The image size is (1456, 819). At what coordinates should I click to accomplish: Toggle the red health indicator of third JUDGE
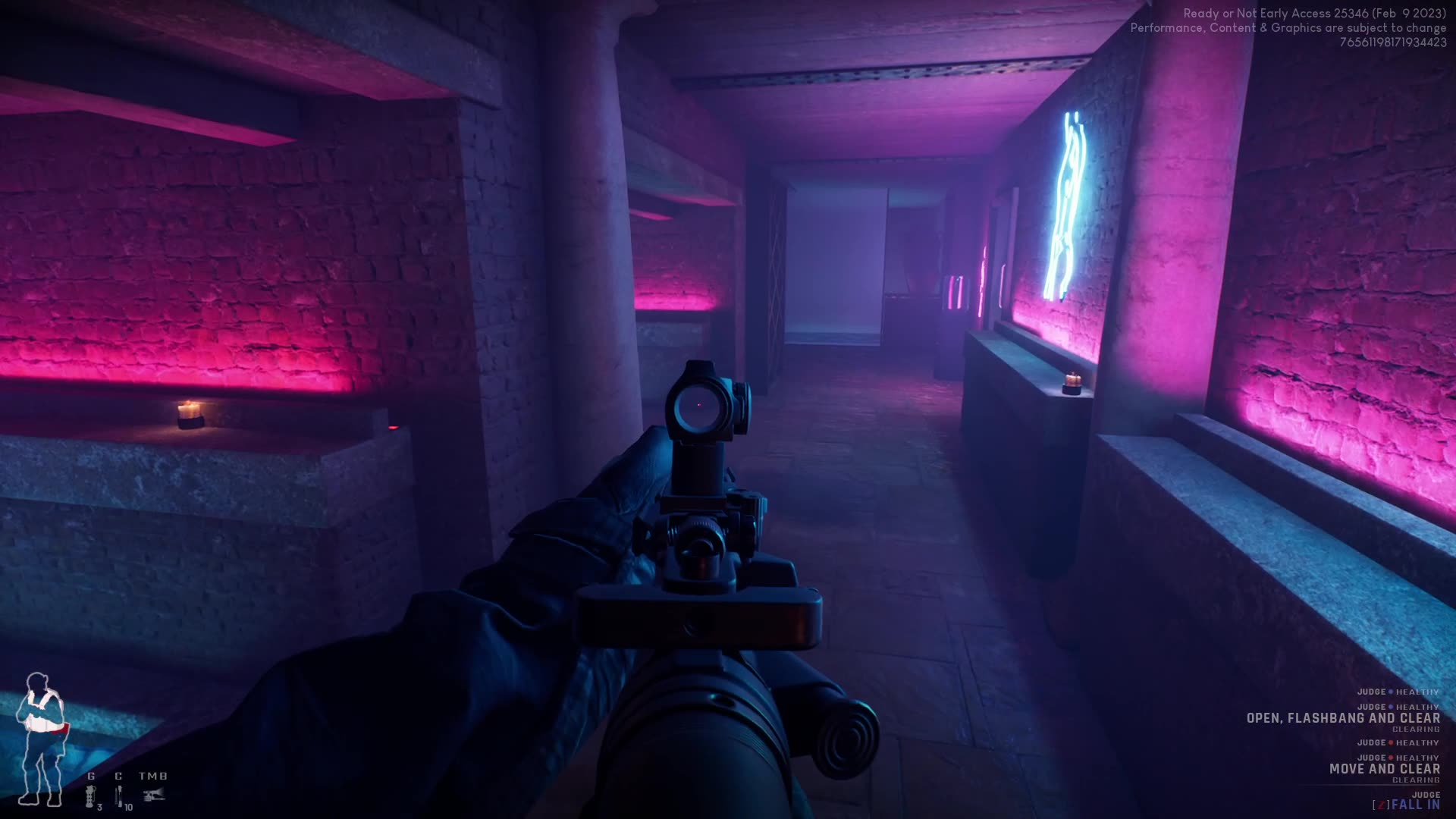point(1391,742)
